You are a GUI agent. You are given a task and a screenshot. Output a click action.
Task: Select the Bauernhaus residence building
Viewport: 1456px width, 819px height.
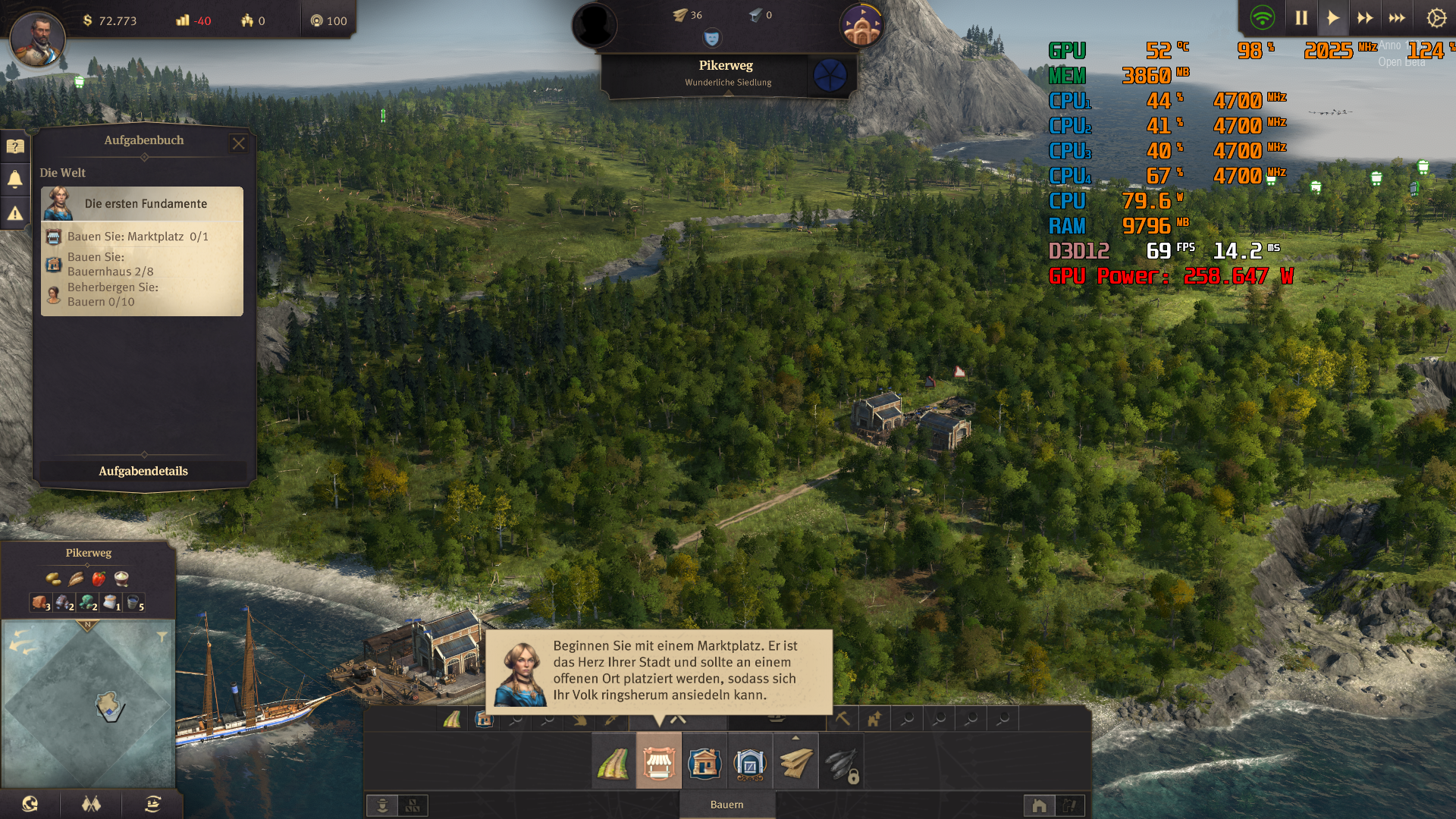tap(704, 762)
